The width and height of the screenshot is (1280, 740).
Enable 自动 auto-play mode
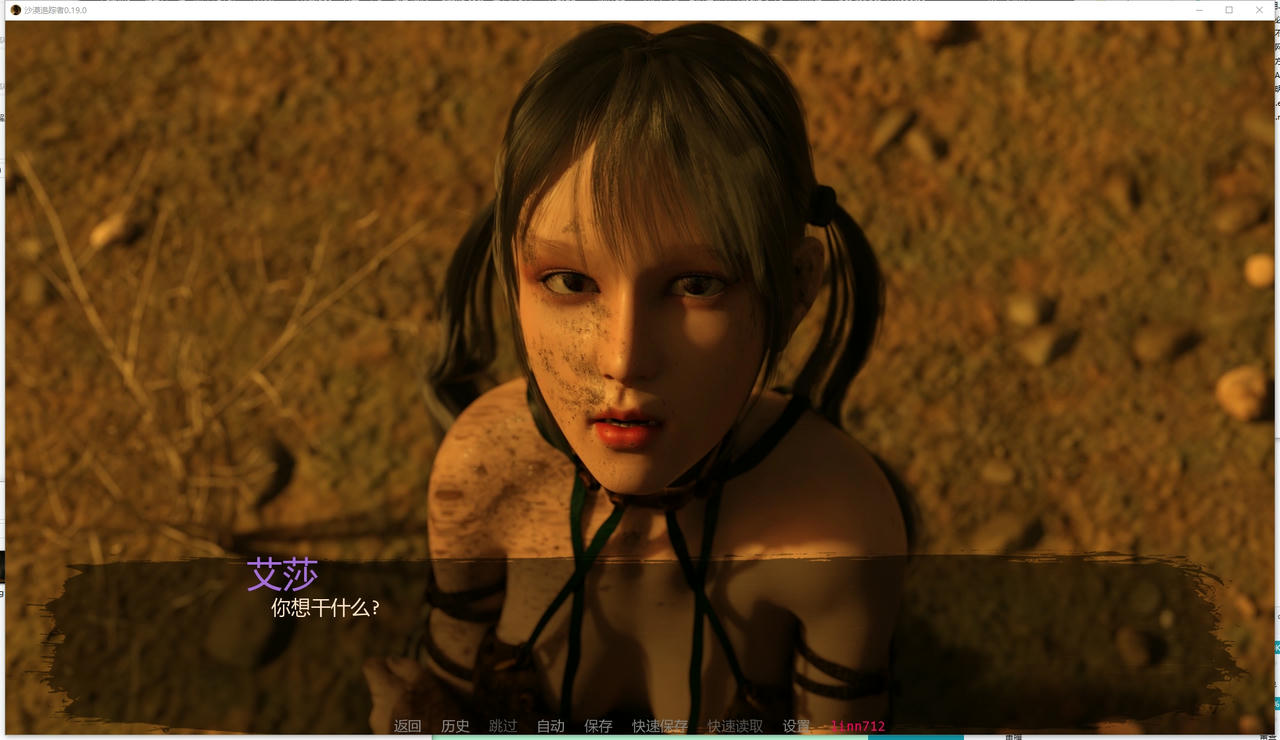550,726
